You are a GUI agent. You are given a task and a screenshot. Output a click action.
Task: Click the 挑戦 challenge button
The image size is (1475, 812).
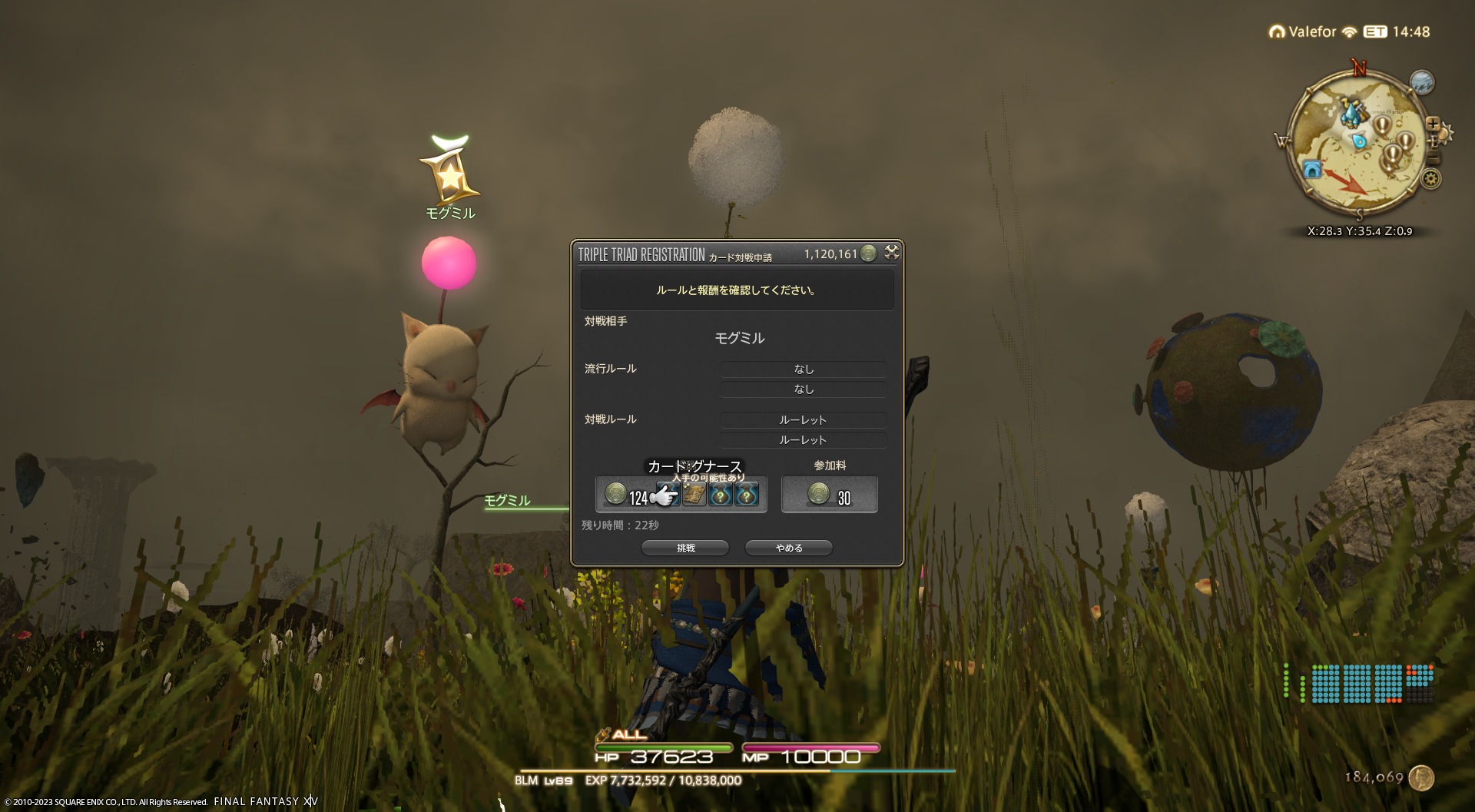click(685, 548)
